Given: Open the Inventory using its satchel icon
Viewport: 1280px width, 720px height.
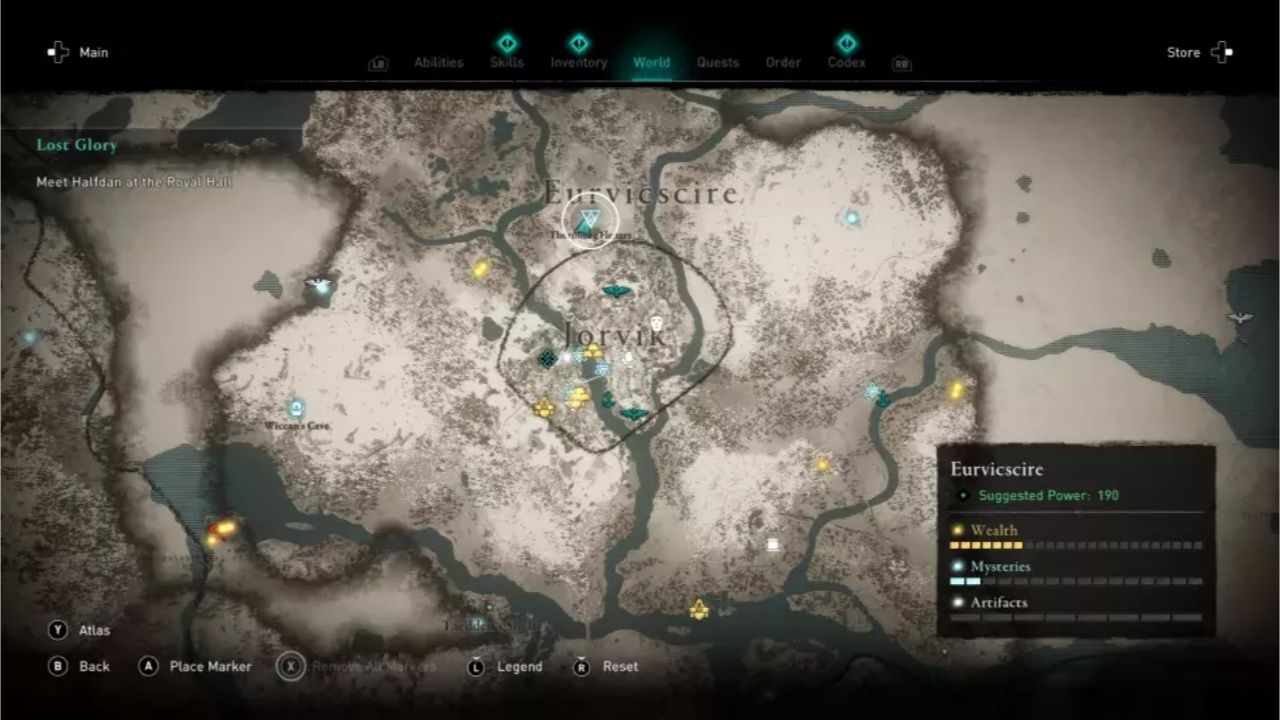Looking at the screenshot, I should pos(578,45).
